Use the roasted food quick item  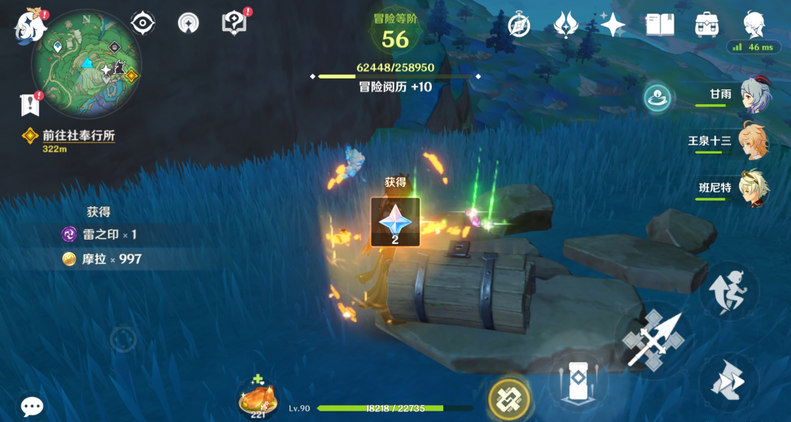click(x=256, y=398)
